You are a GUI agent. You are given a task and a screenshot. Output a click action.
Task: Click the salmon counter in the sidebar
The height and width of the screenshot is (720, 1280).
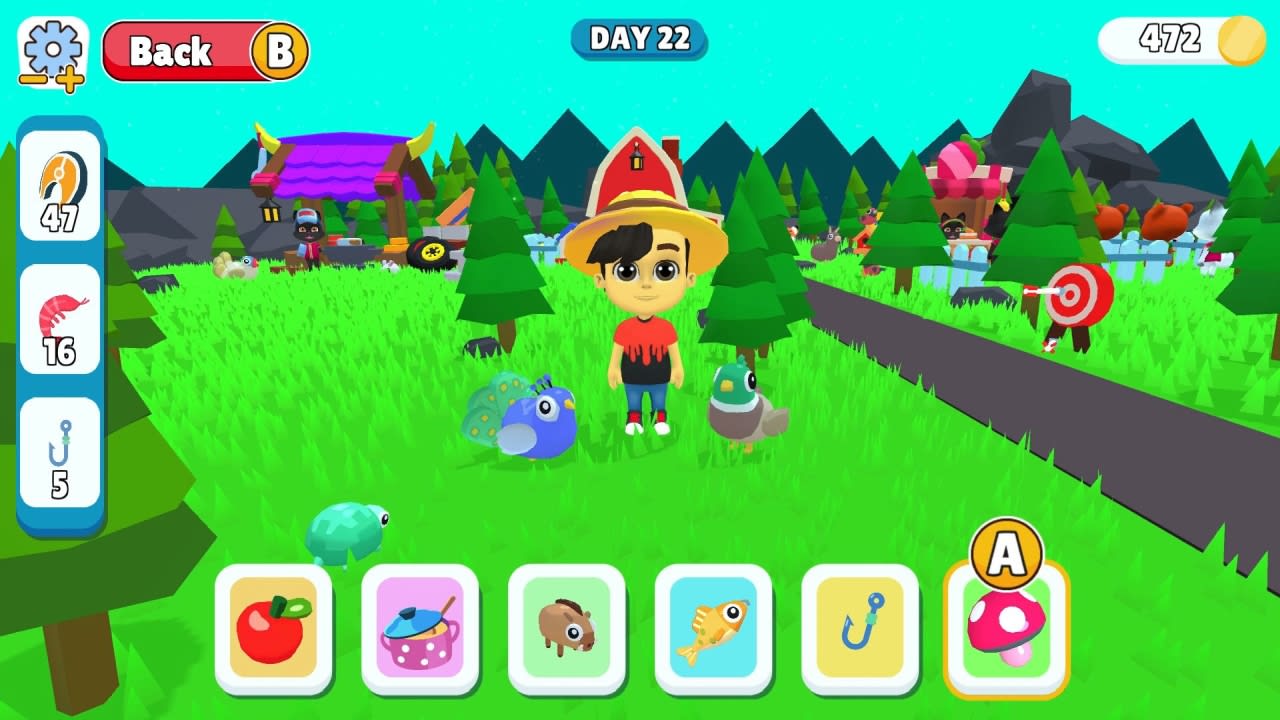[x=58, y=185]
